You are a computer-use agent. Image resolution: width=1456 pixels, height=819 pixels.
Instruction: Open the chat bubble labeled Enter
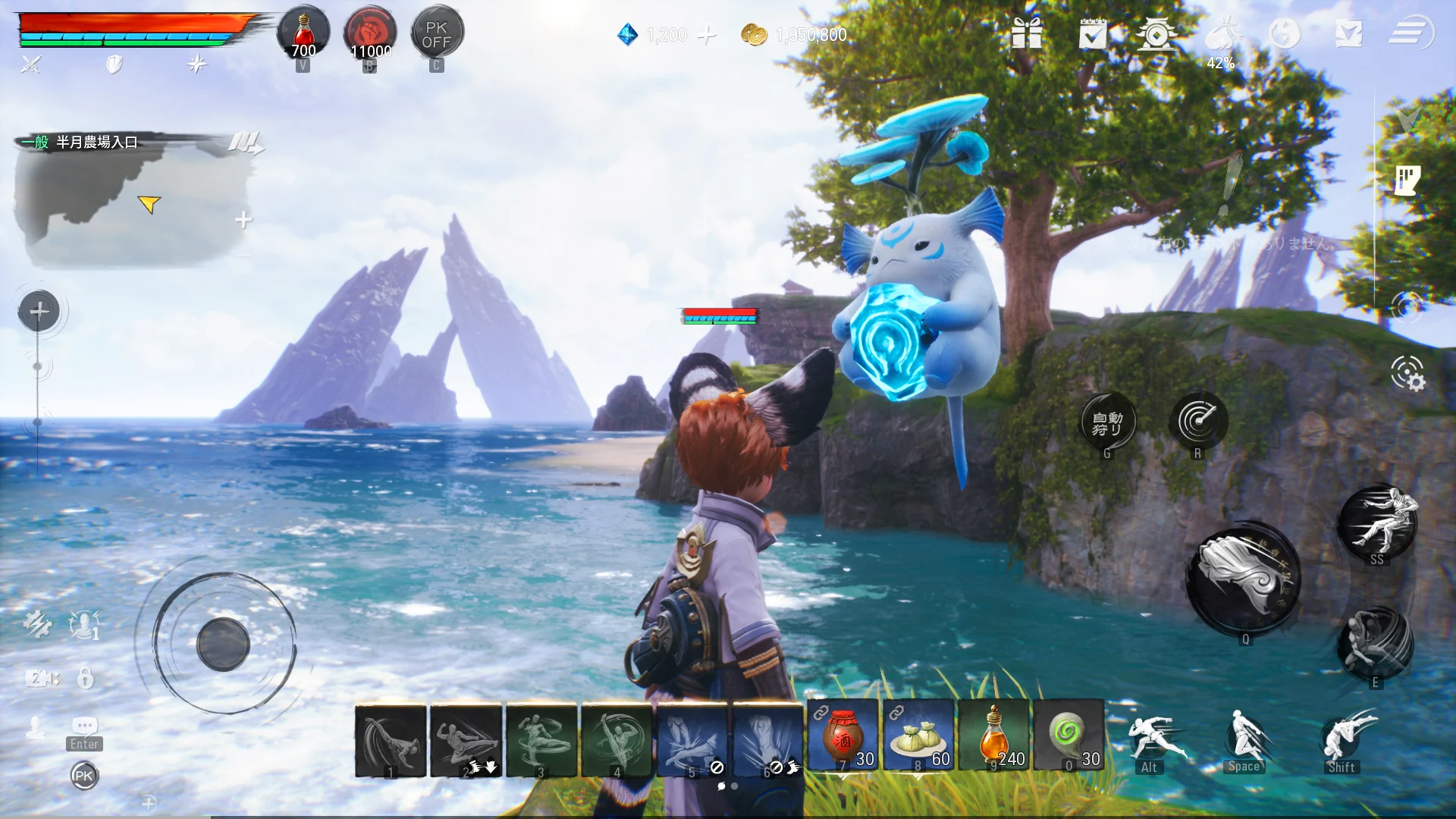click(84, 726)
